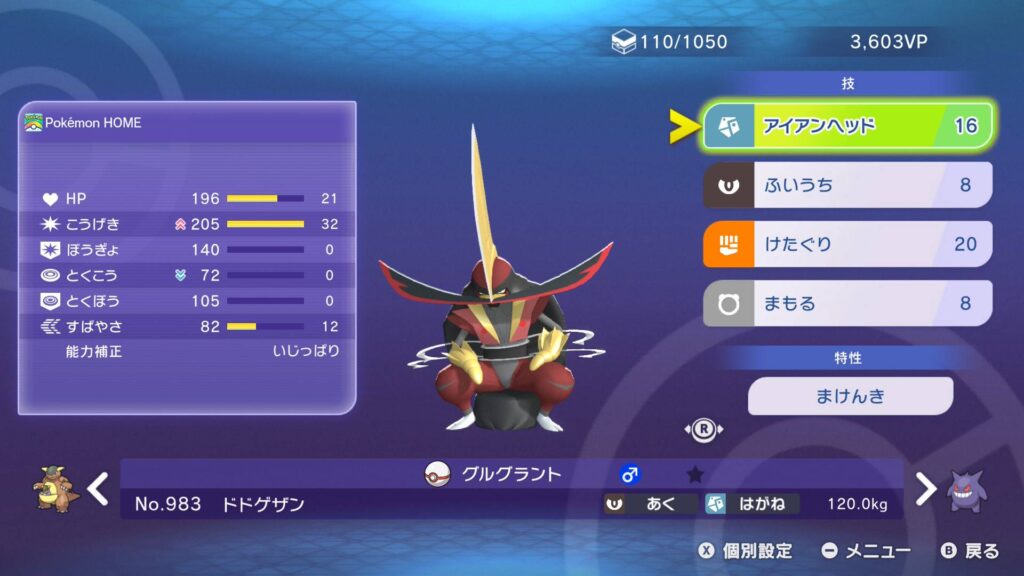Image resolution: width=1024 pixels, height=576 pixels.
Task: Pick the まもる move
Action: coord(847,303)
